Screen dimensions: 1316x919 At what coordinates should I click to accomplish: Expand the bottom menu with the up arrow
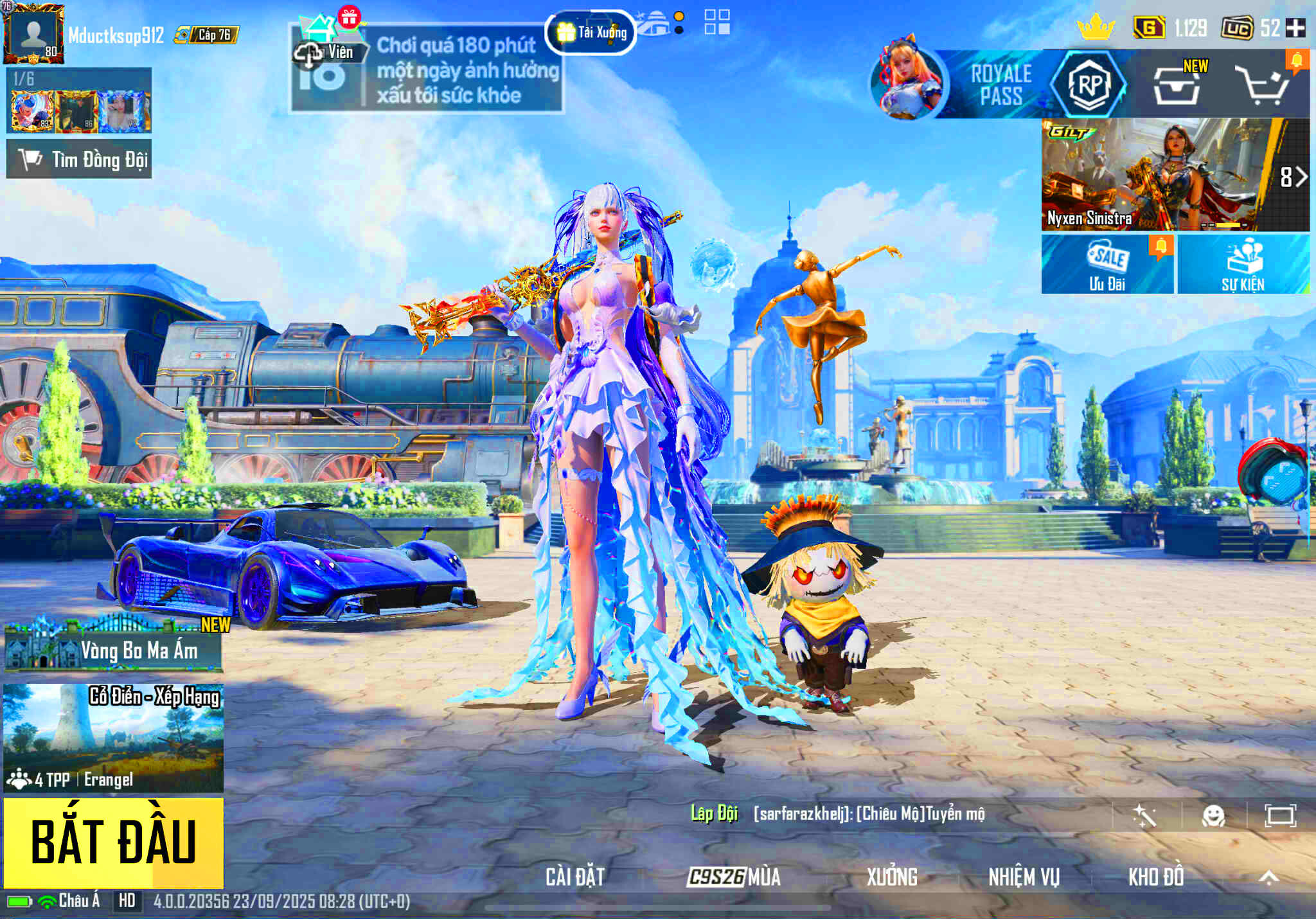click(1268, 877)
